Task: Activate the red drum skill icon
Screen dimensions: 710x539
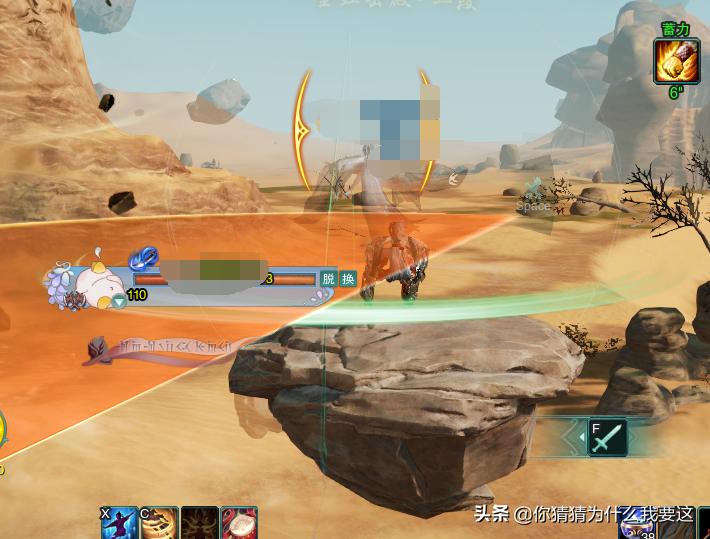Action: coord(239,523)
